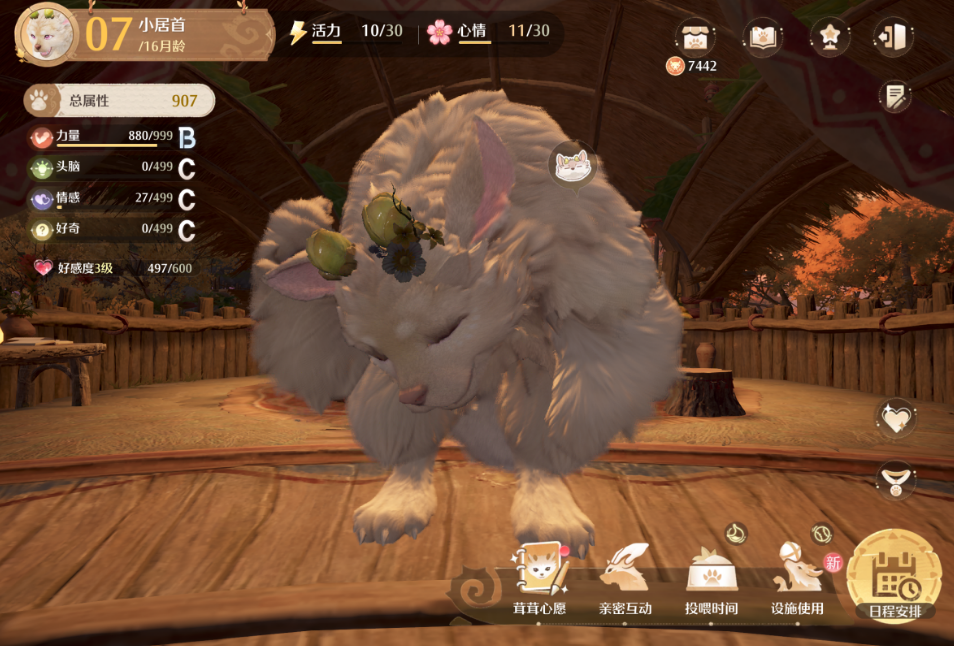Tap the sparkling heart icon
This screenshot has width=954, height=646.
(894, 418)
